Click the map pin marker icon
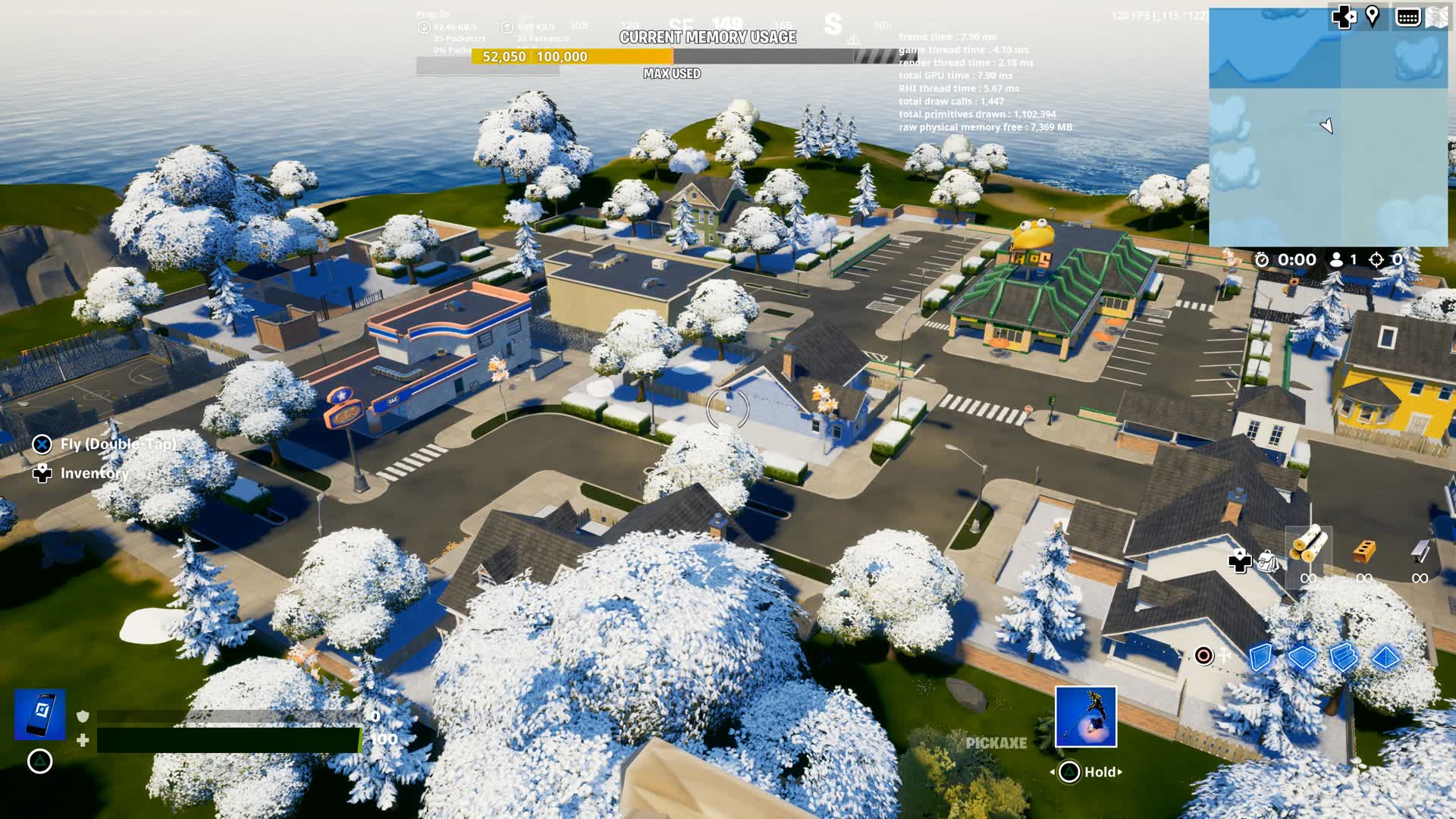This screenshot has height=819, width=1456. tap(1373, 17)
